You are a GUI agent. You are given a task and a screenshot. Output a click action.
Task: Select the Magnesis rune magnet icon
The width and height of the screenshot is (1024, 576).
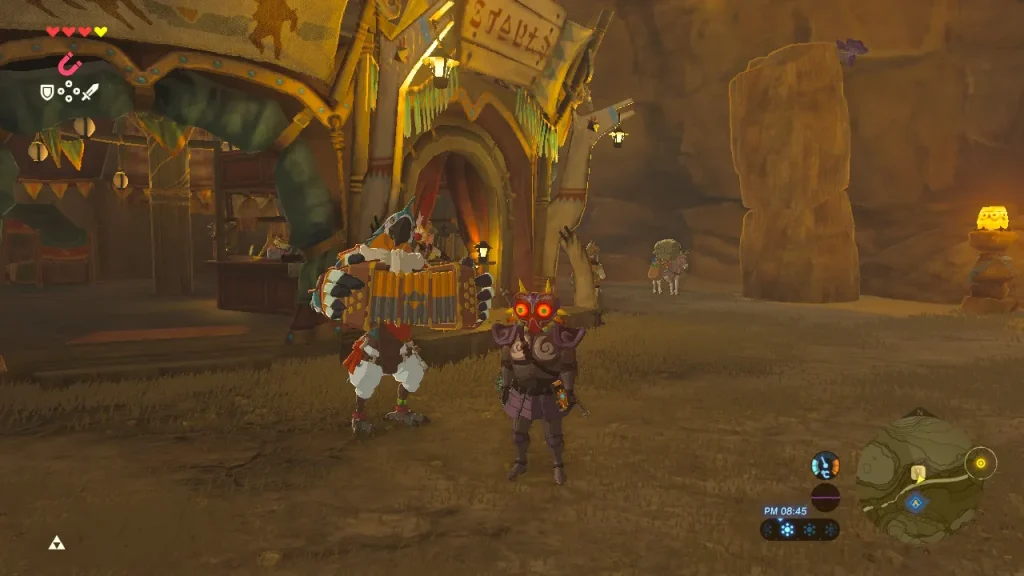[69, 64]
